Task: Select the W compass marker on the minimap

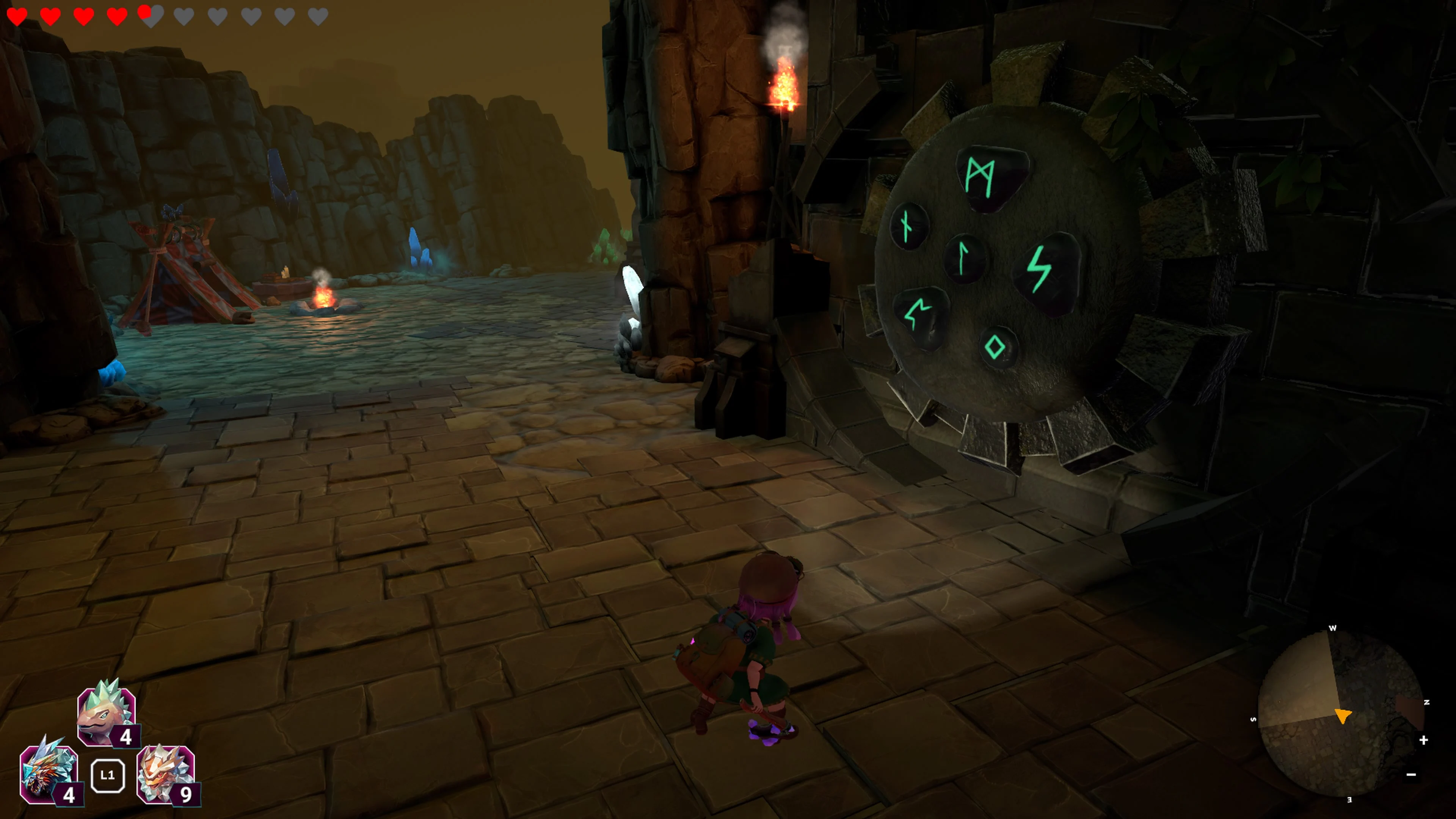Action: pos(1334,628)
